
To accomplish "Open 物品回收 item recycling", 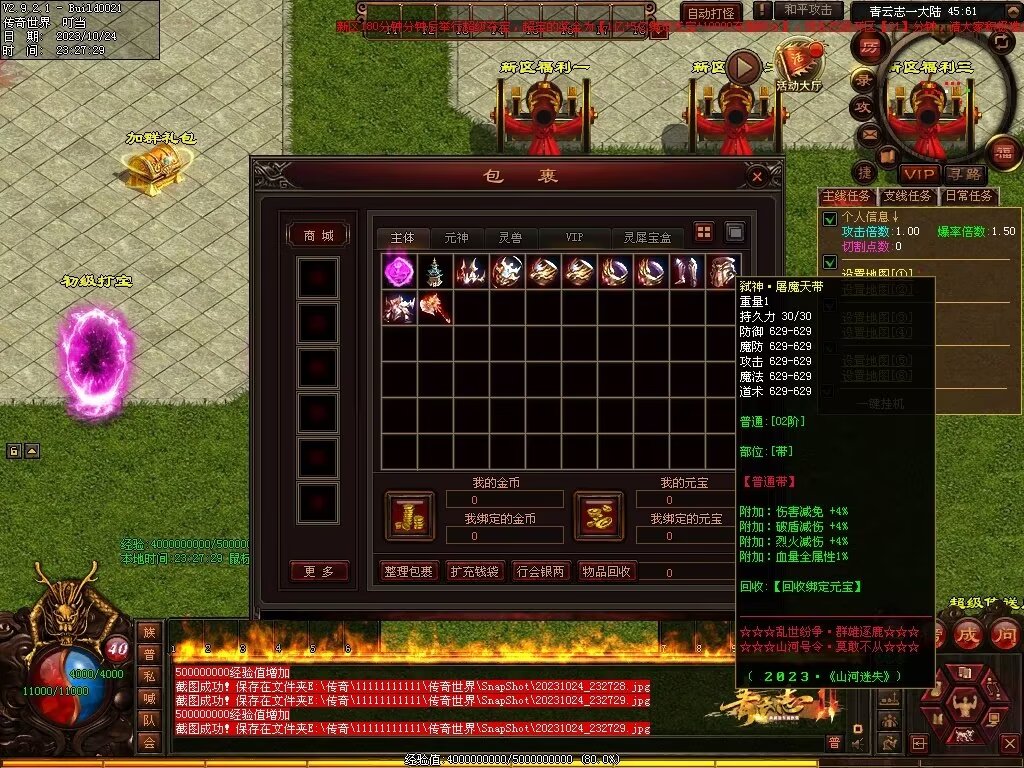I will [606, 571].
